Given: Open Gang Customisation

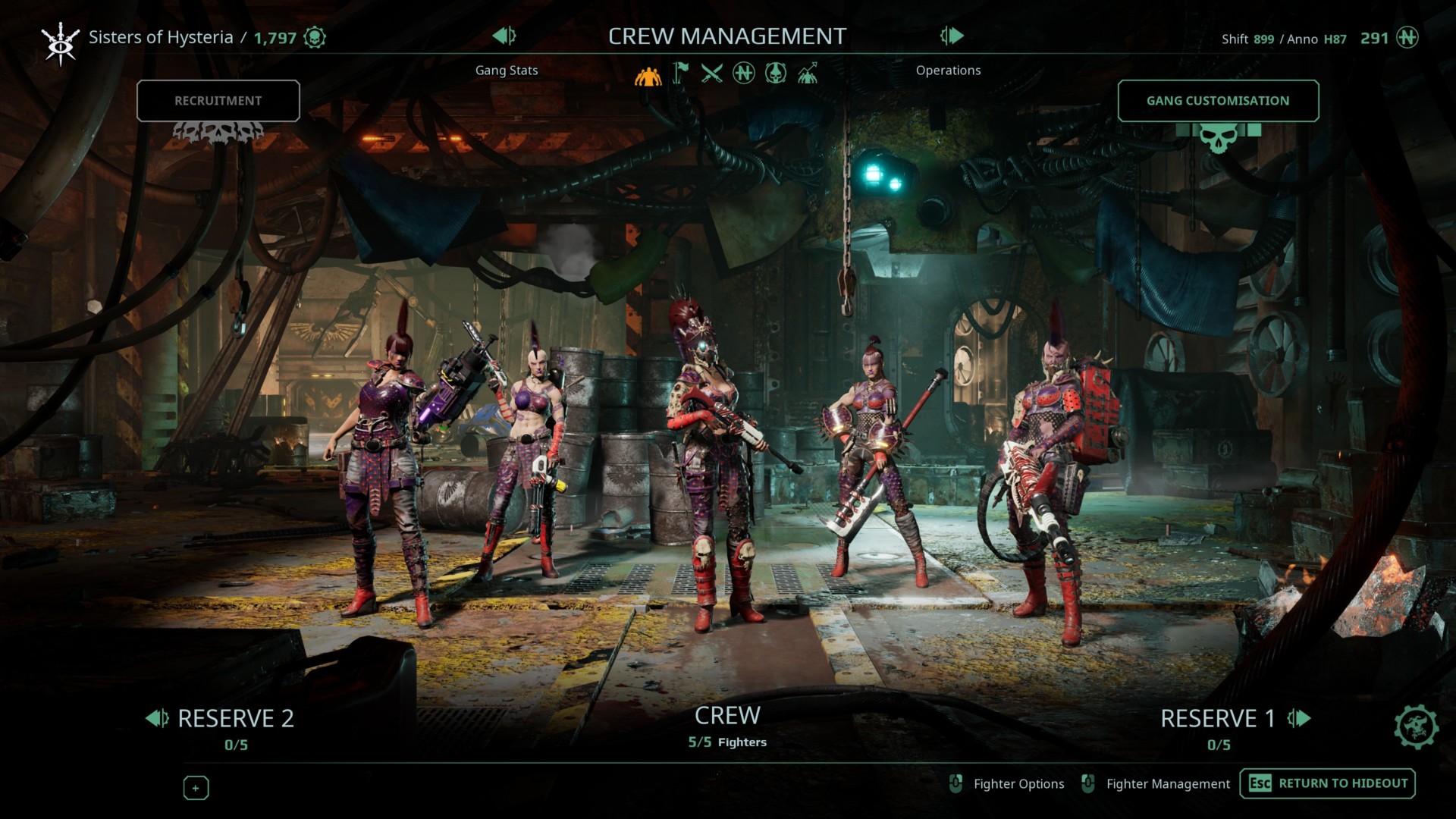Looking at the screenshot, I should point(1217,101).
